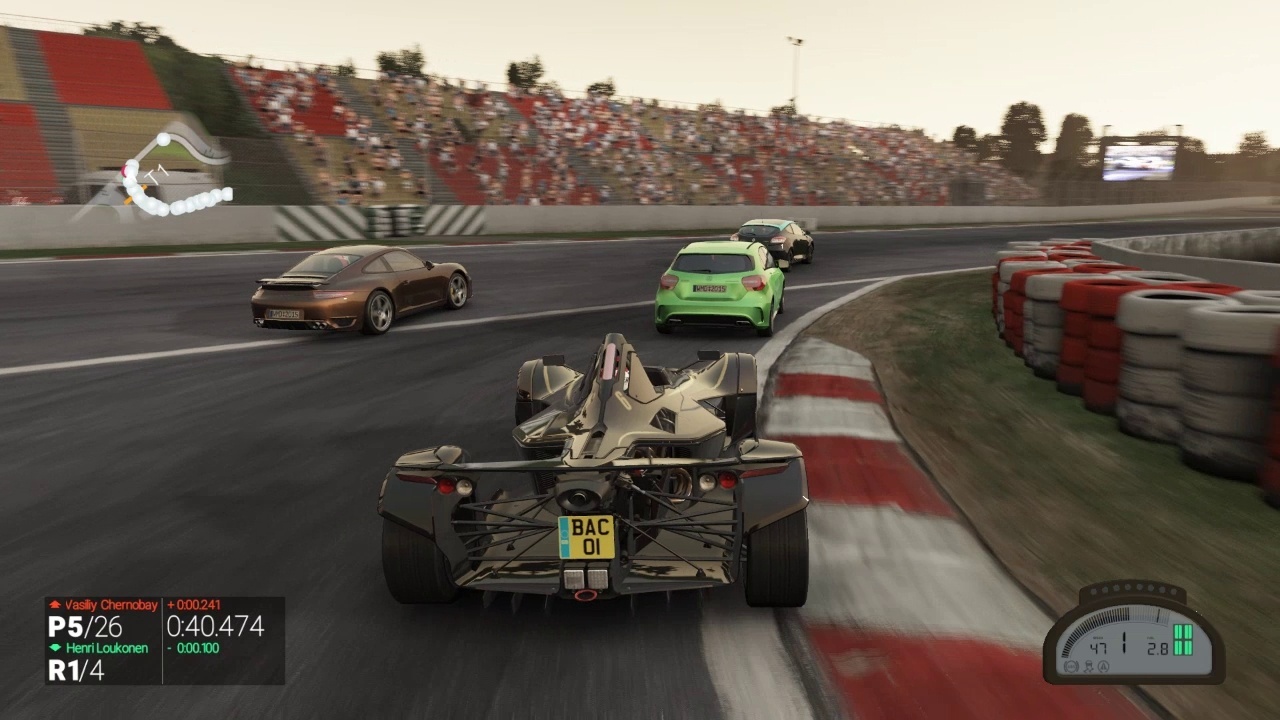Image resolution: width=1280 pixels, height=720 pixels.
Task: Toggle the green fuel bar segments on the gauge
Action: pyautogui.click(x=1182, y=639)
